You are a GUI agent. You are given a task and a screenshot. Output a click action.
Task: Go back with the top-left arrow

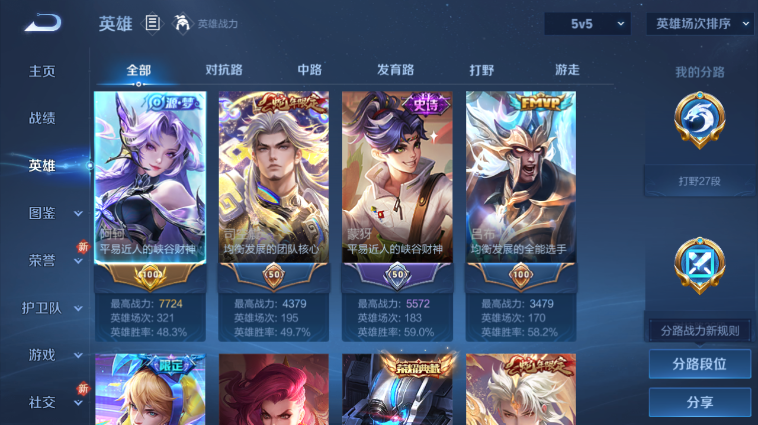[x=44, y=23]
